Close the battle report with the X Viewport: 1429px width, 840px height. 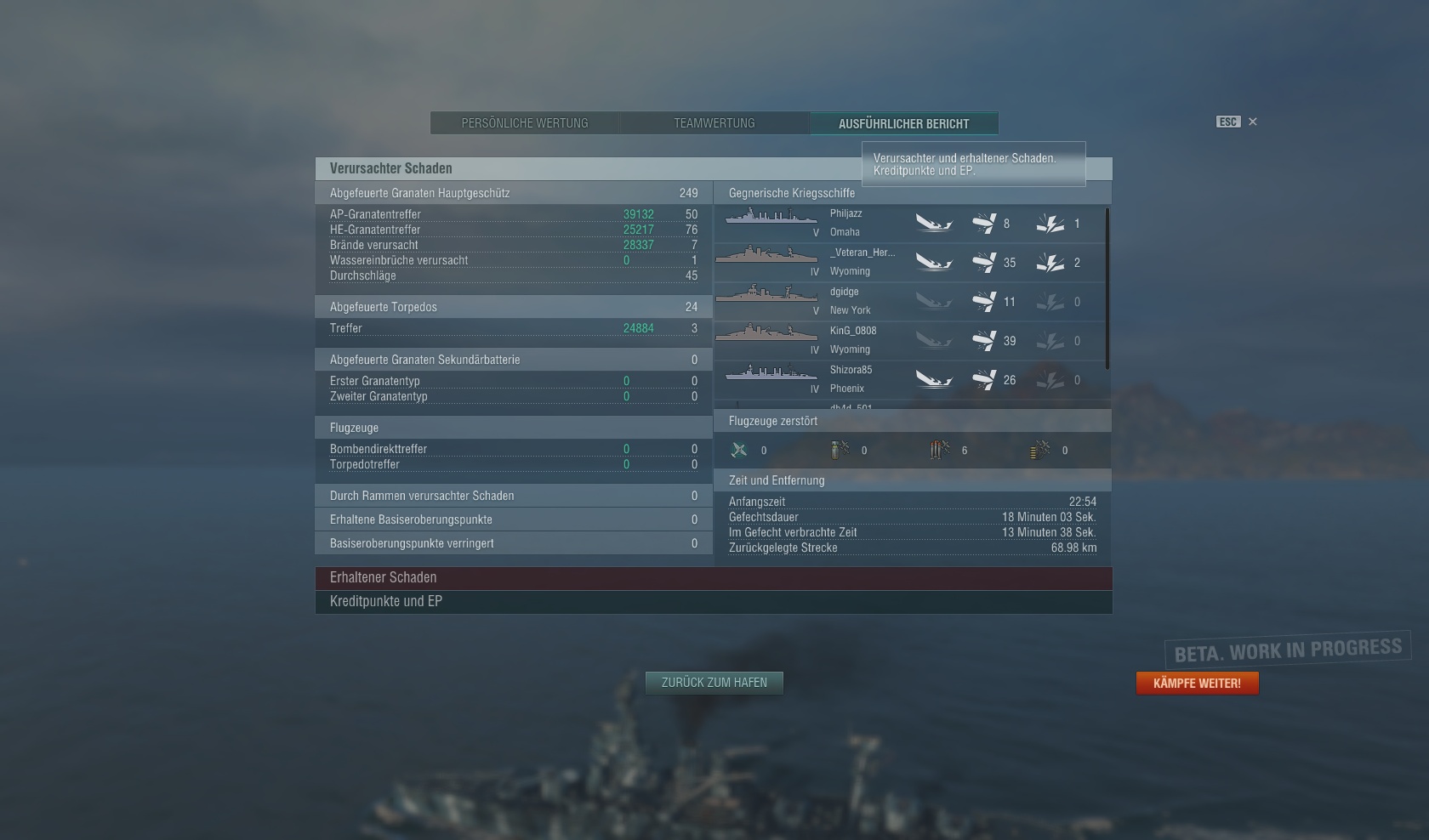tap(1252, 122)
